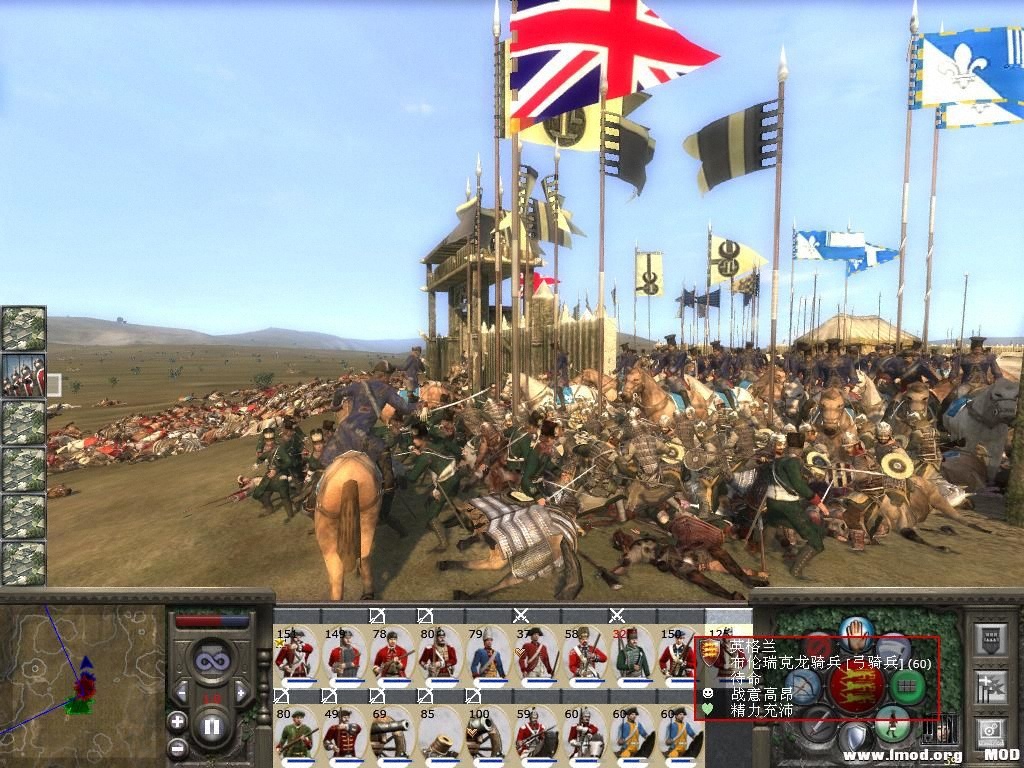Viewport: 1024px width, 768px height.
Task: Pause the battle
Action: [x=212, y=727]
